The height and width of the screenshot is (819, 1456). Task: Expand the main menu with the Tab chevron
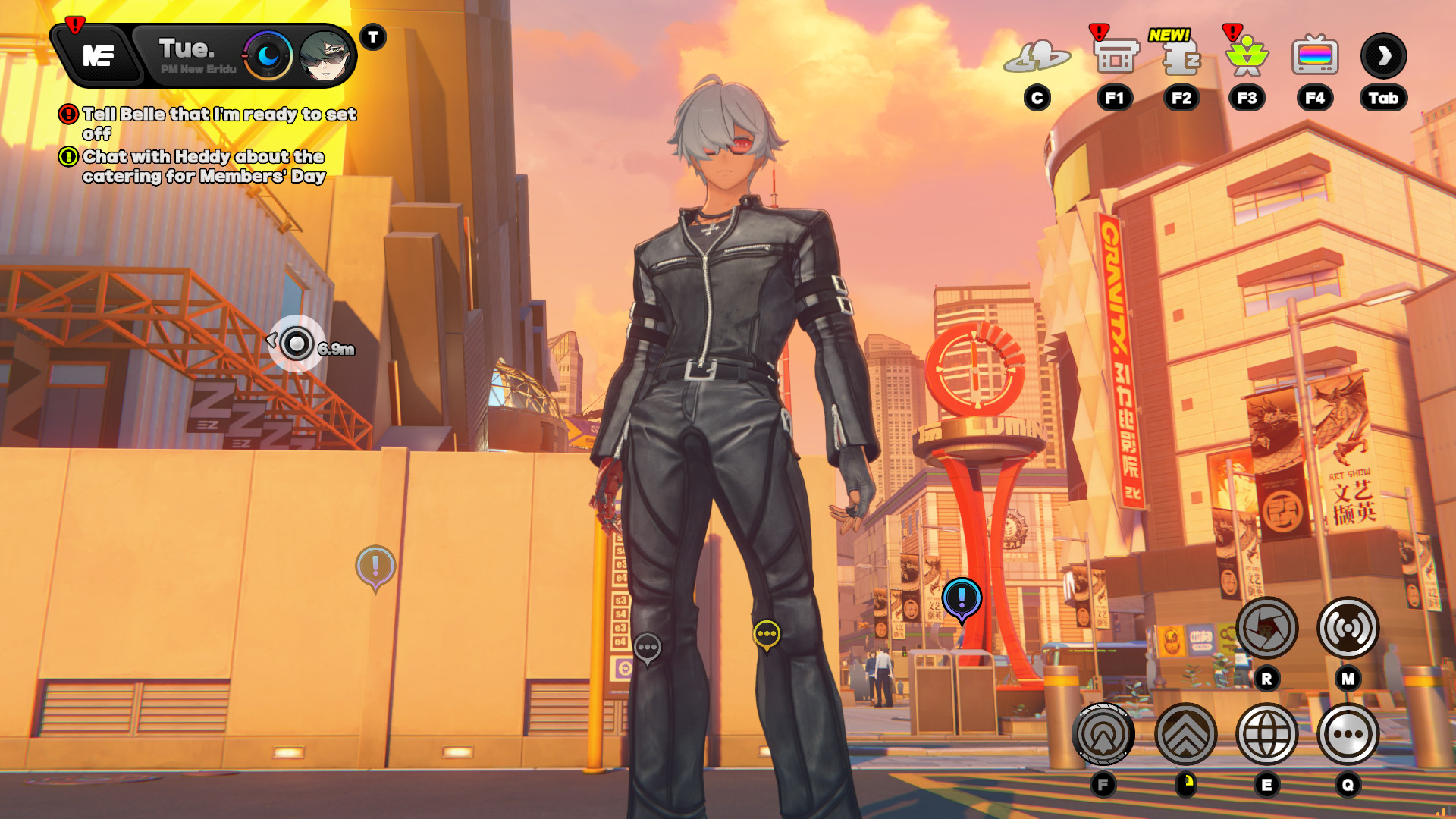tap(1383, 55)
